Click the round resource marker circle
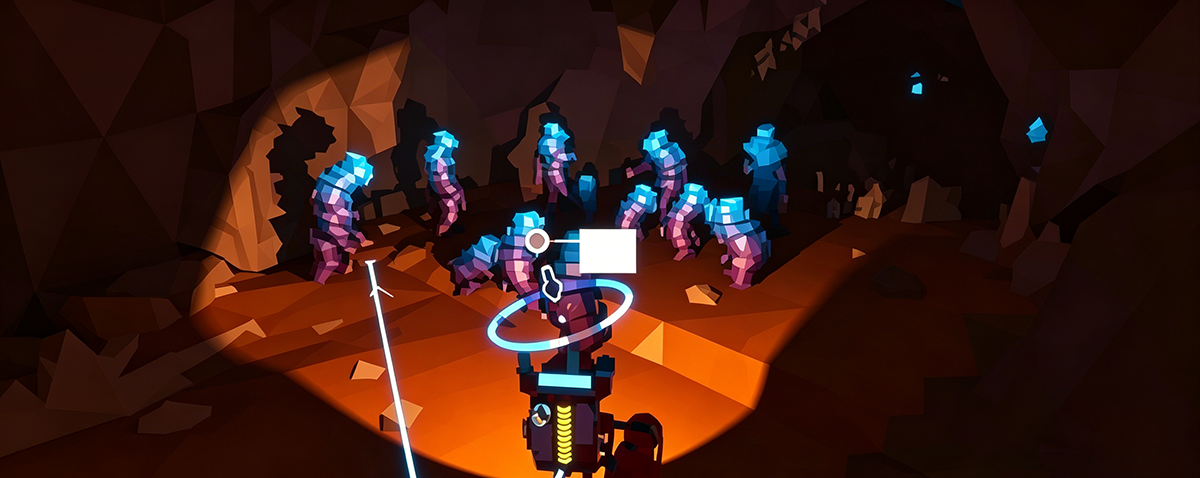This screenshot has height=478, width=1200. [x=537, y=240]
